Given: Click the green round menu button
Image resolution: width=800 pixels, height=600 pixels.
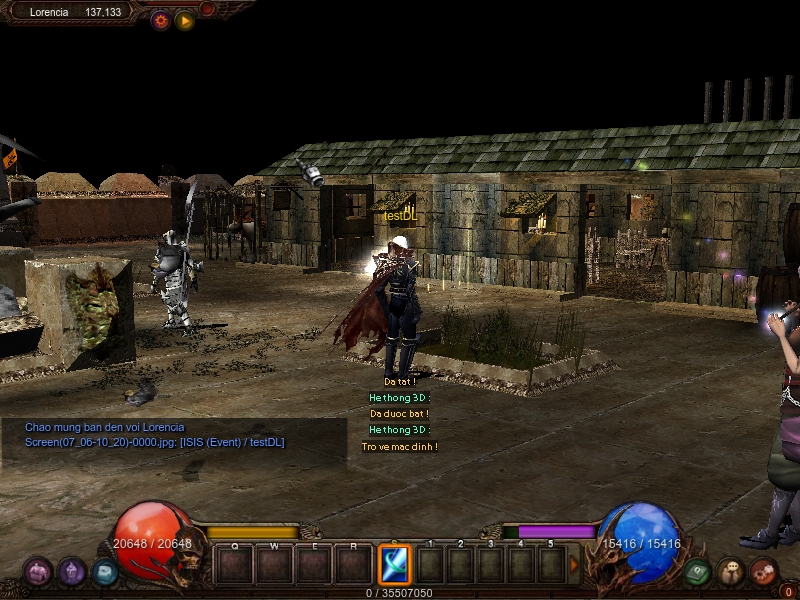Looking at the screenshot, I should tap(697, 572).
